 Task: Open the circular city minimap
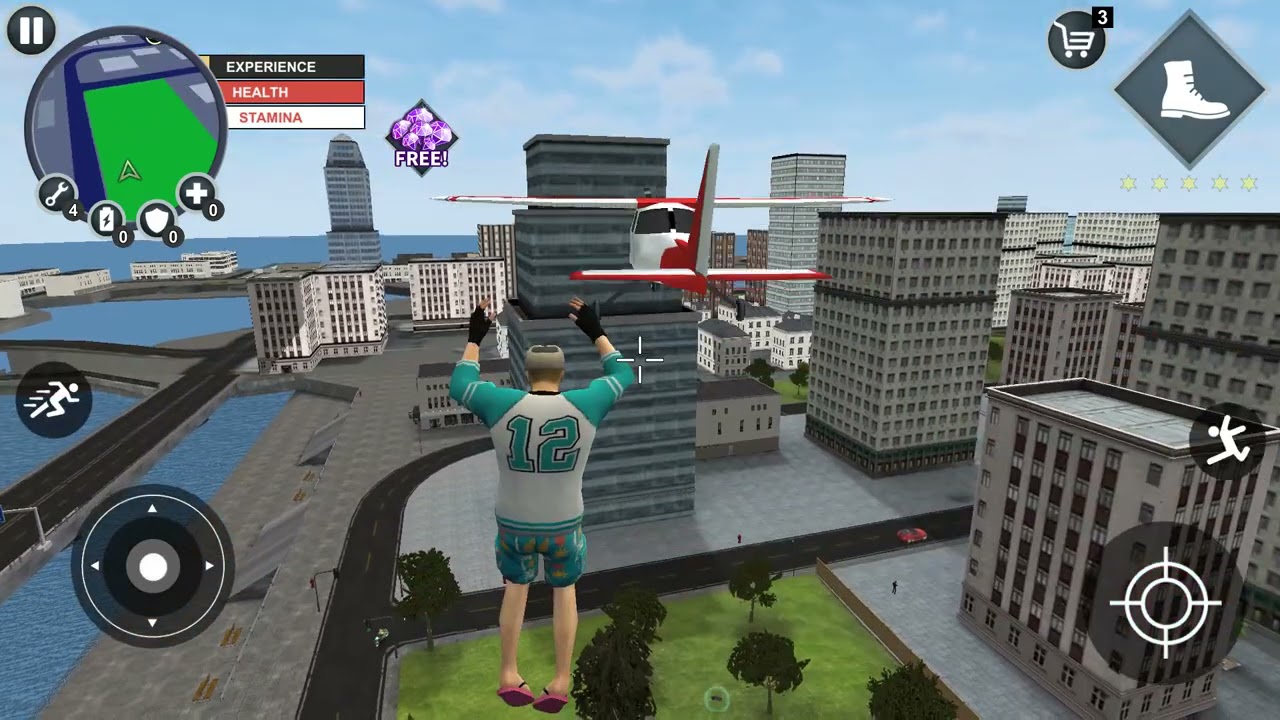pos(126,125)
